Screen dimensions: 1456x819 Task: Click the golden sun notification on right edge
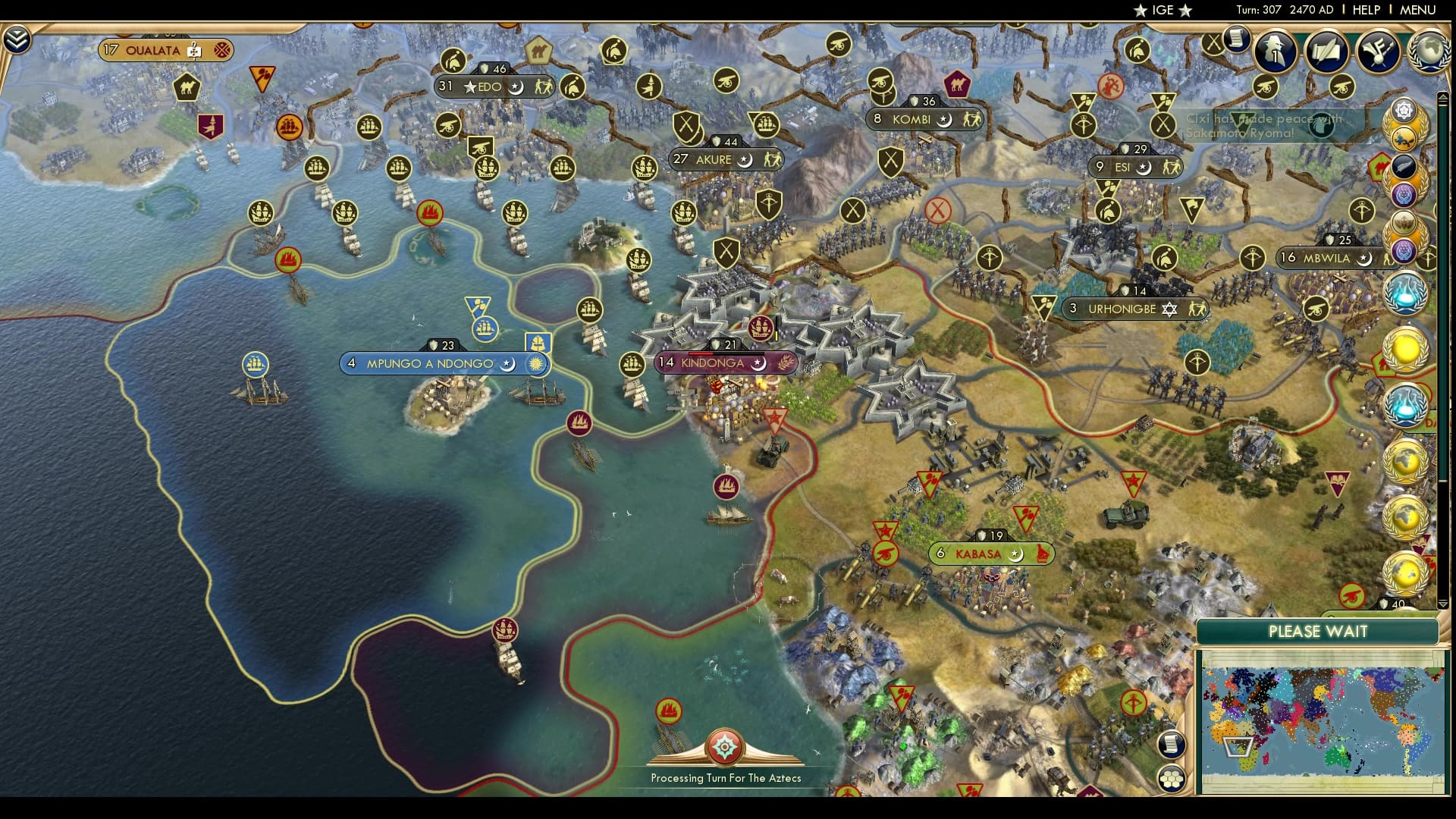(1407, 350)
